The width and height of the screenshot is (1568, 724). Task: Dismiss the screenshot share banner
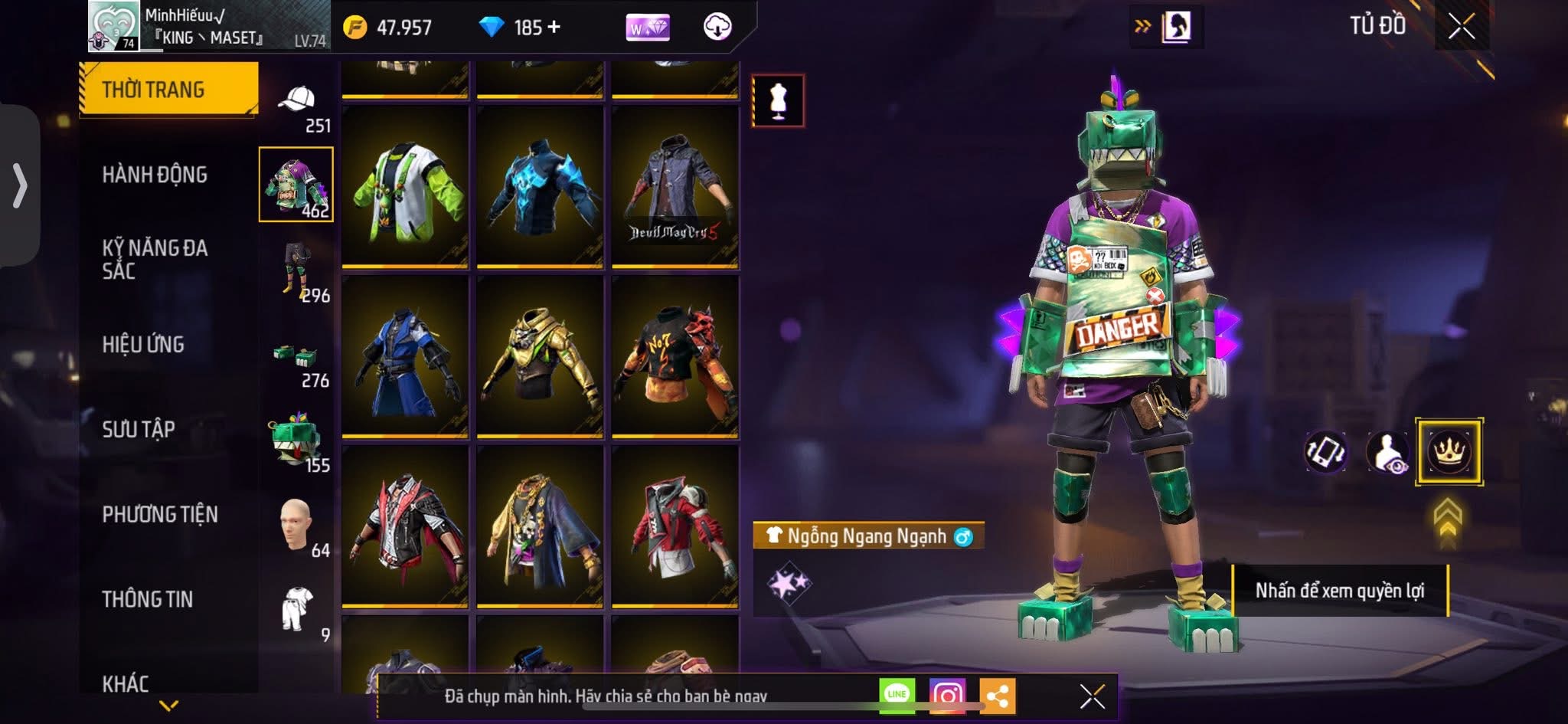pyautogui.click(x=1092, y=696)
